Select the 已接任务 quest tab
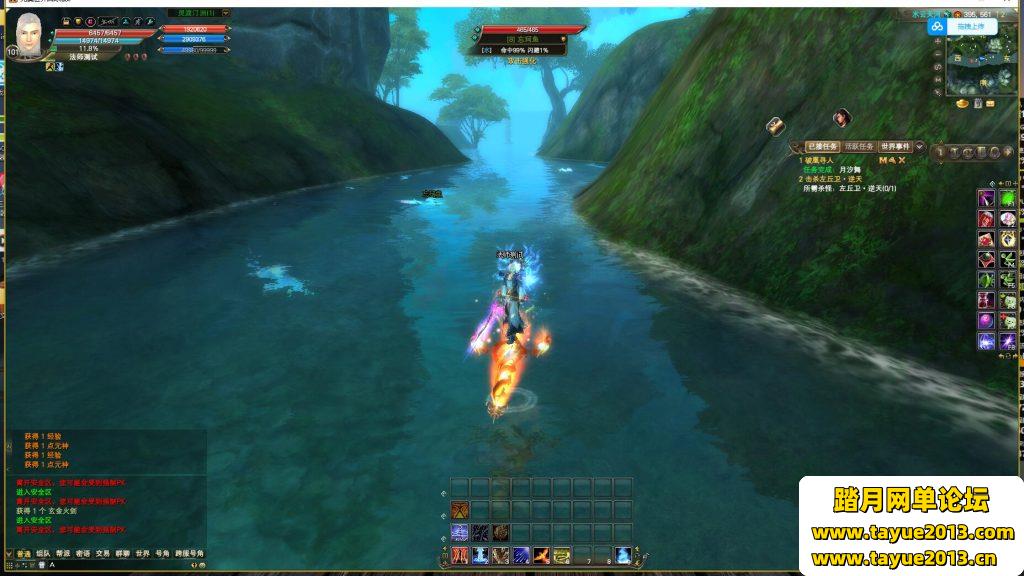This screenshot has width=1024, height=576. coord(821,146)
